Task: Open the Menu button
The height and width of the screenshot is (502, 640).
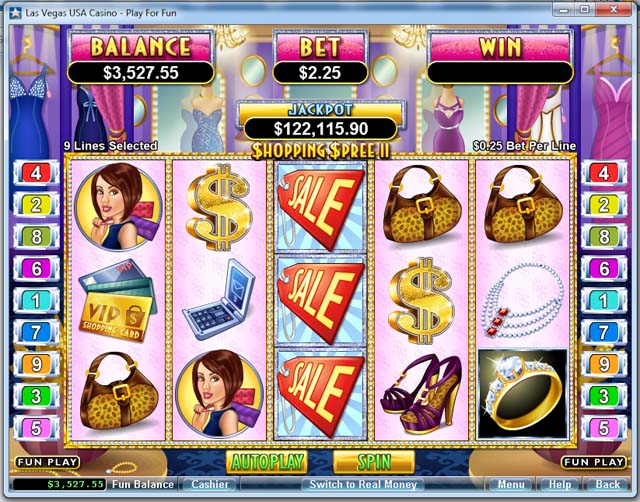Action: tap(511, 484)
